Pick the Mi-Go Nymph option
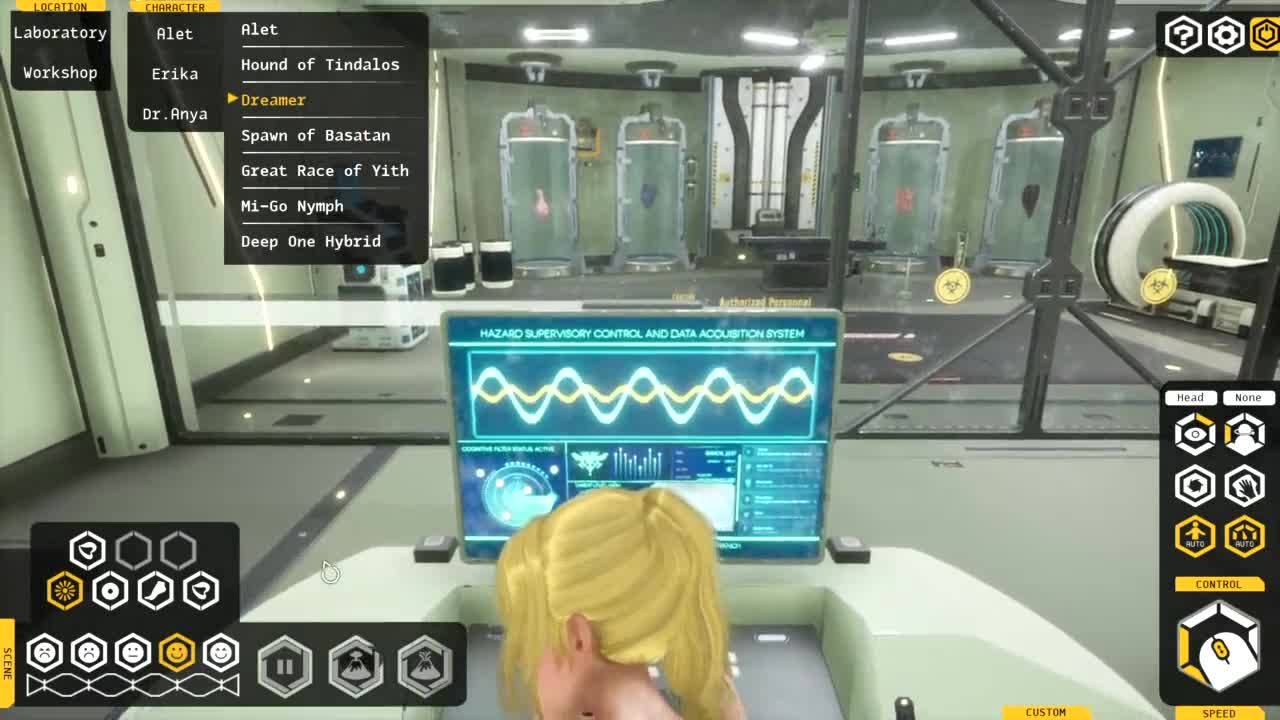The width and height of the screenshot is (1280, 720). point(292,206)
